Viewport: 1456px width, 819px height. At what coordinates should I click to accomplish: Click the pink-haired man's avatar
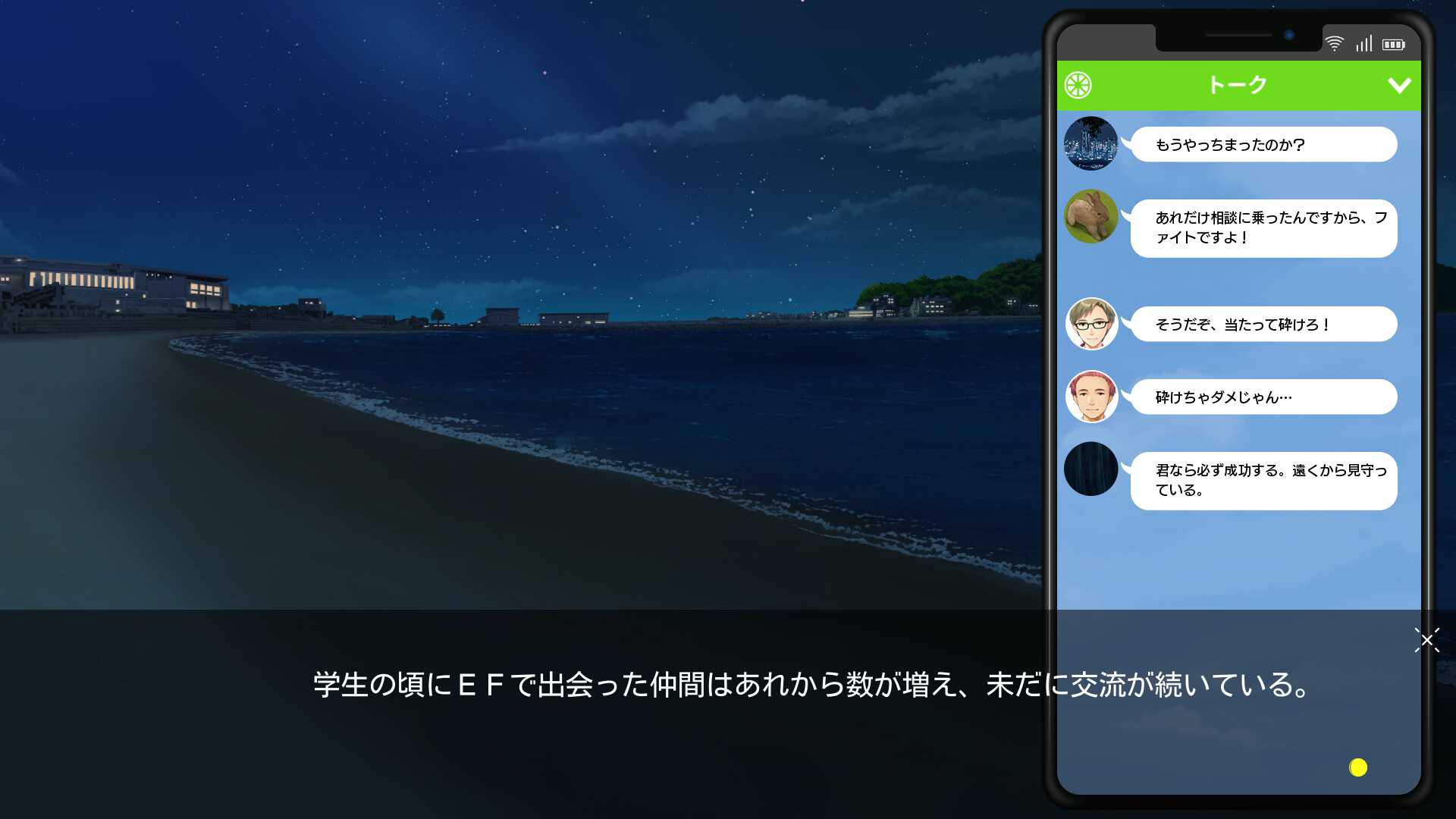[x=1091, y=397]
